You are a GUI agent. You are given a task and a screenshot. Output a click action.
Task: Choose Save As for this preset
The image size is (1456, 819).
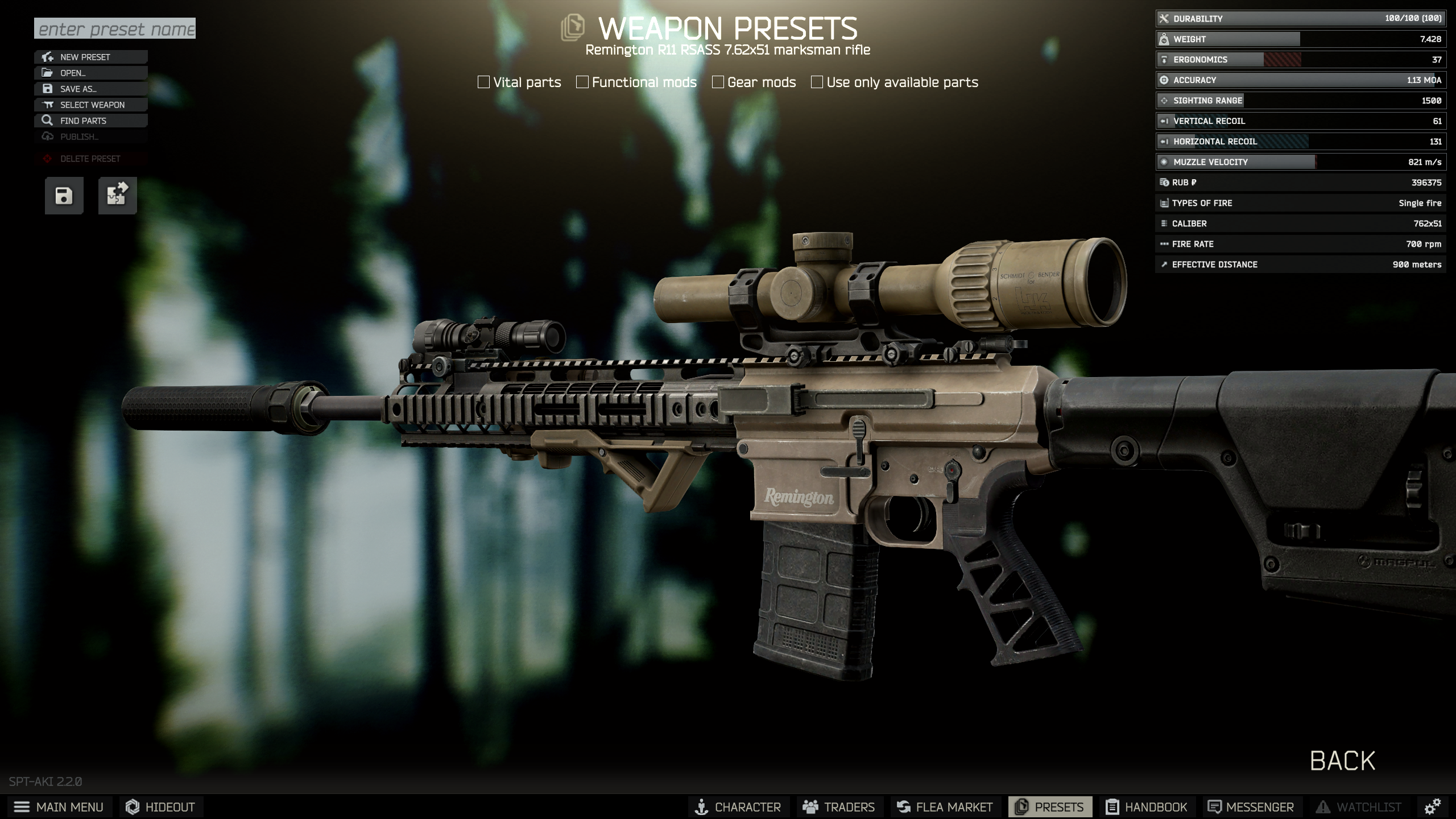pyautogui.click(x=91, y=89)
